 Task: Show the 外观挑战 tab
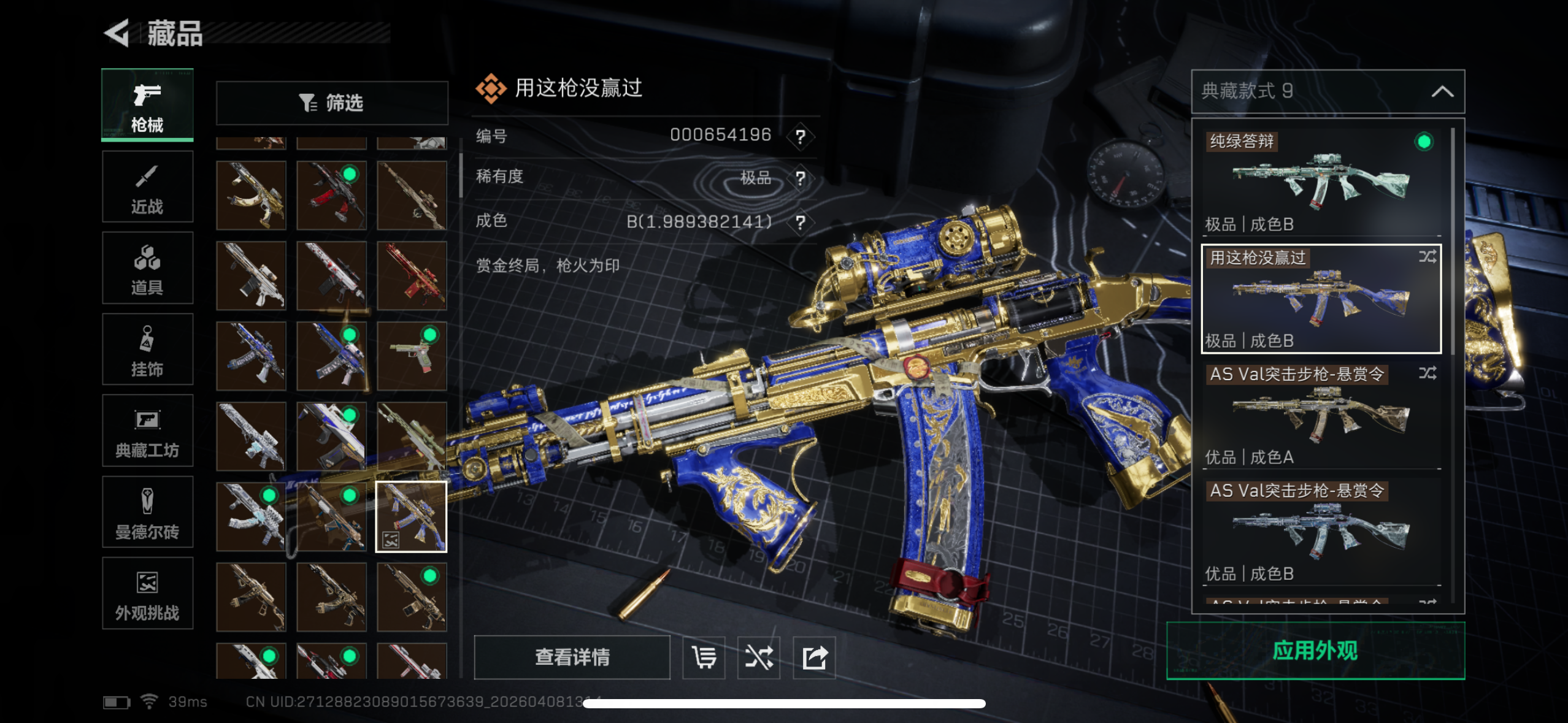(147, 593)
